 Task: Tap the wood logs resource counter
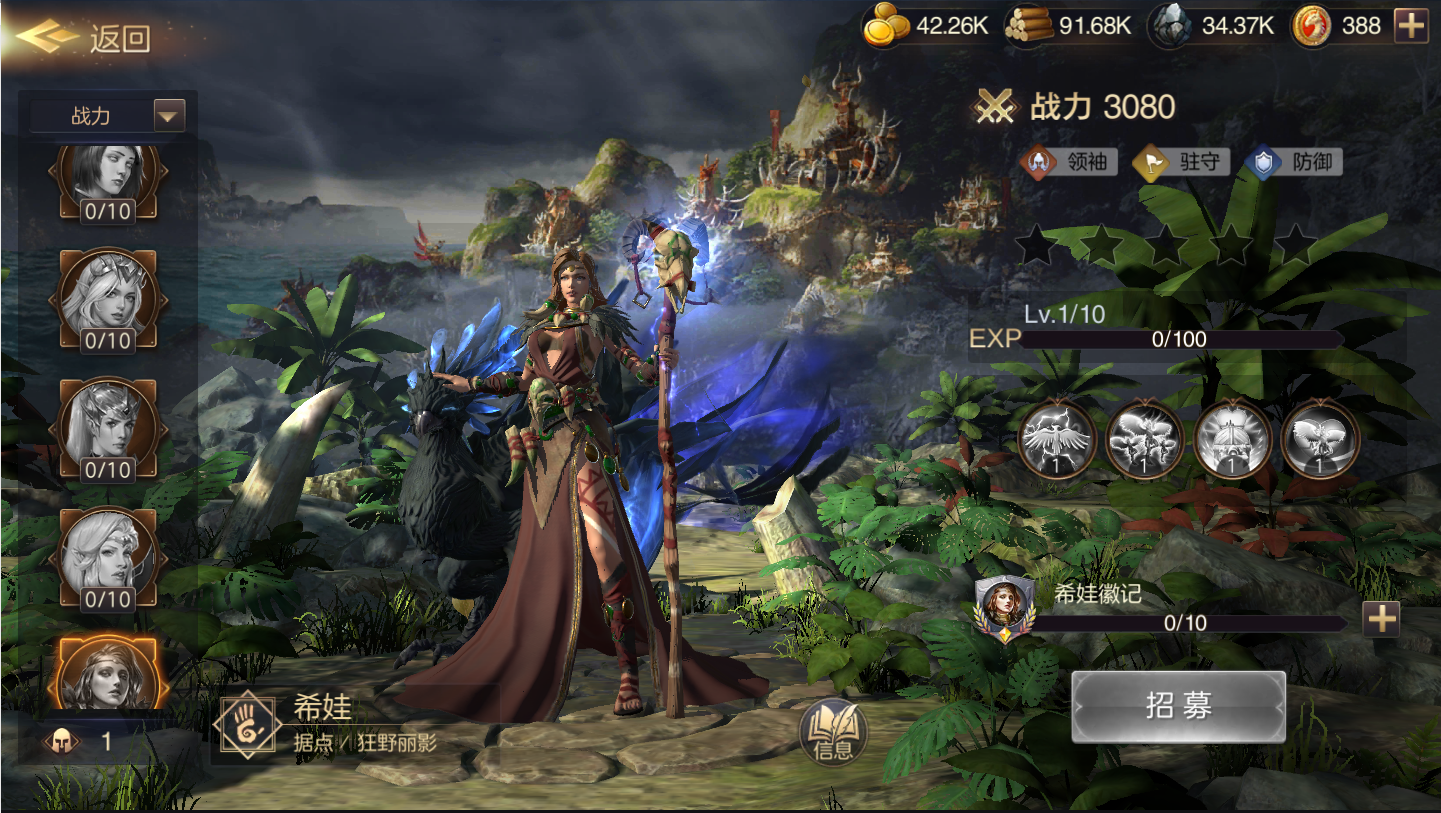(1069, 26)
